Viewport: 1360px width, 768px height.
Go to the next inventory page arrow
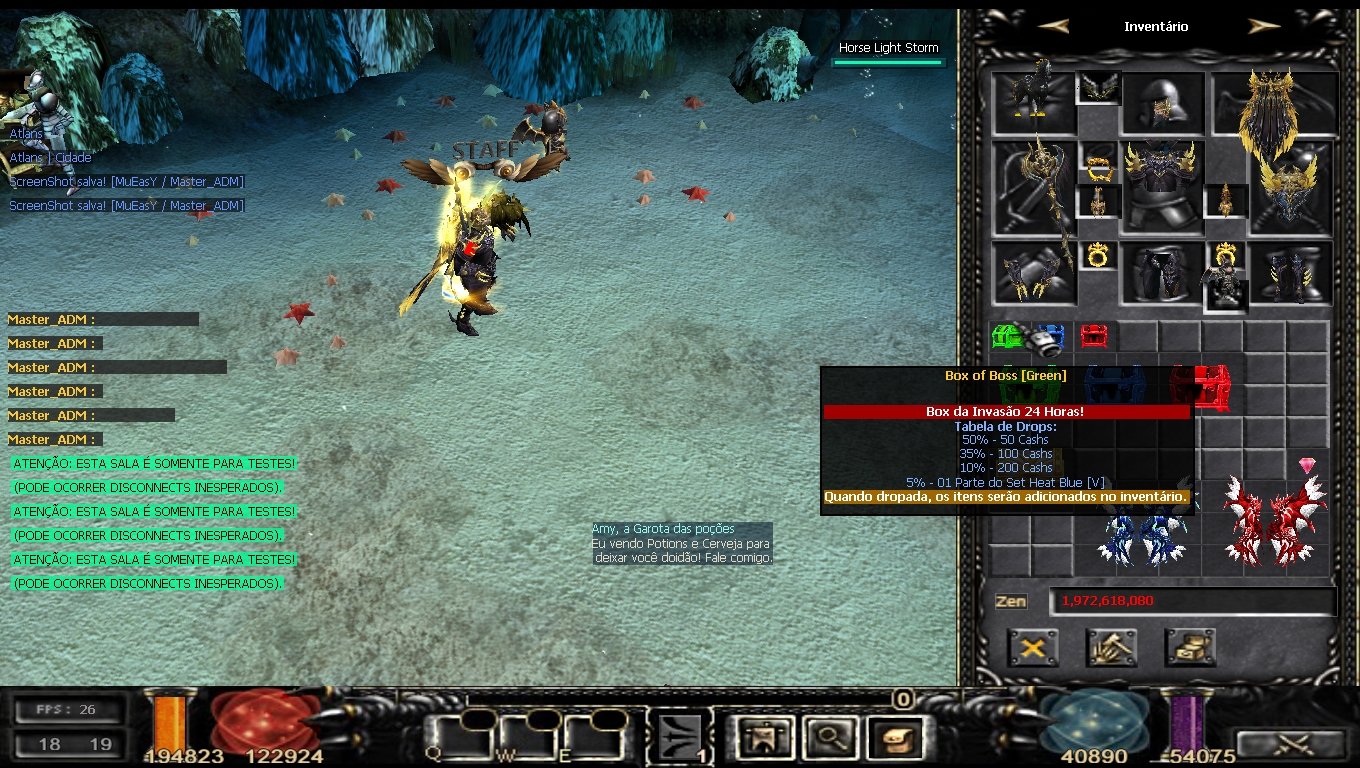pyautogui.click(x=1264, y=27)
